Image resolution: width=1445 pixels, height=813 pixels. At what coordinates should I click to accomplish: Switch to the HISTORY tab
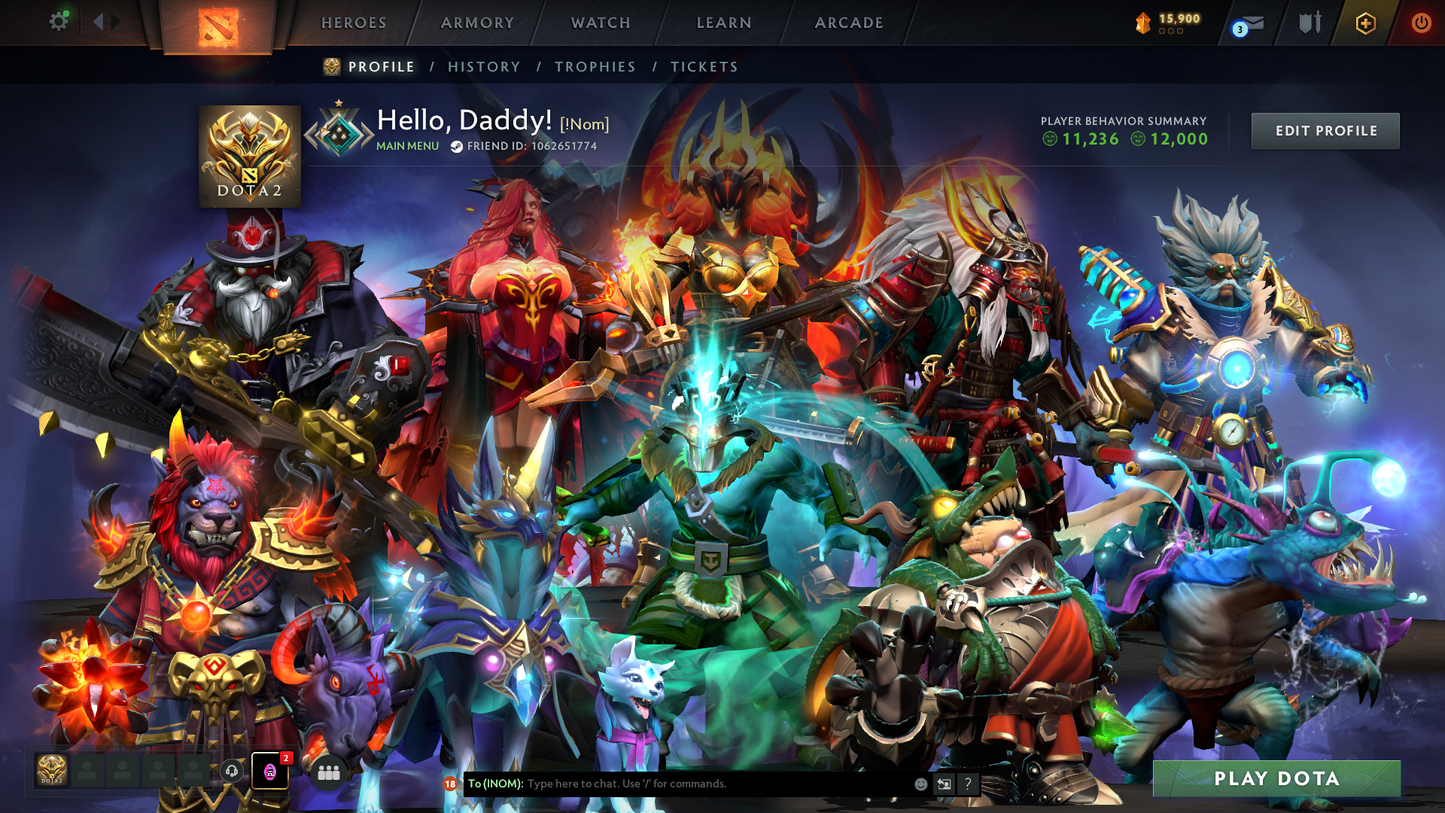coord(484,66)
